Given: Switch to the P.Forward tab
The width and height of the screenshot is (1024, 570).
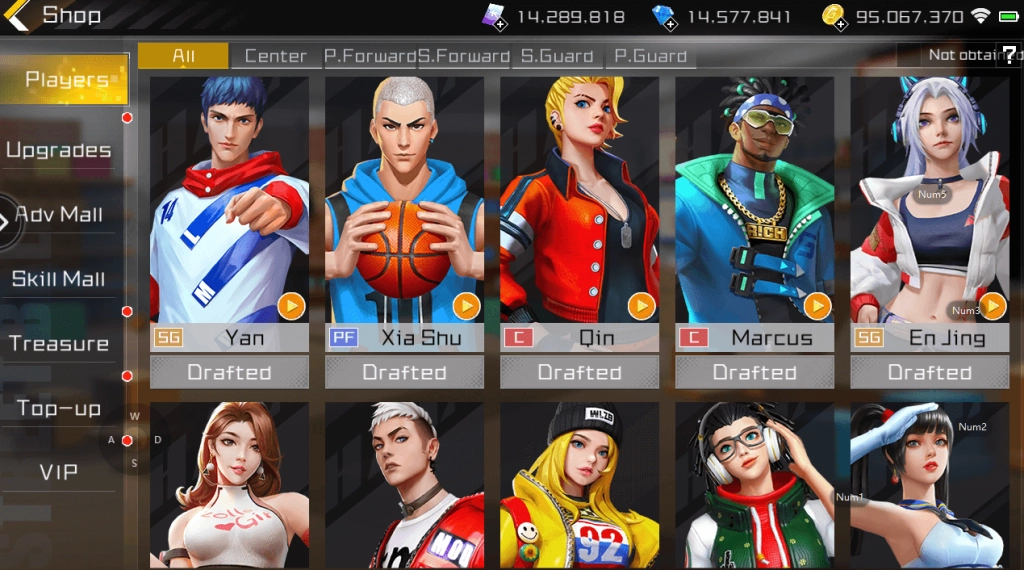Looking at the screenshot, I should click(370, 56).
